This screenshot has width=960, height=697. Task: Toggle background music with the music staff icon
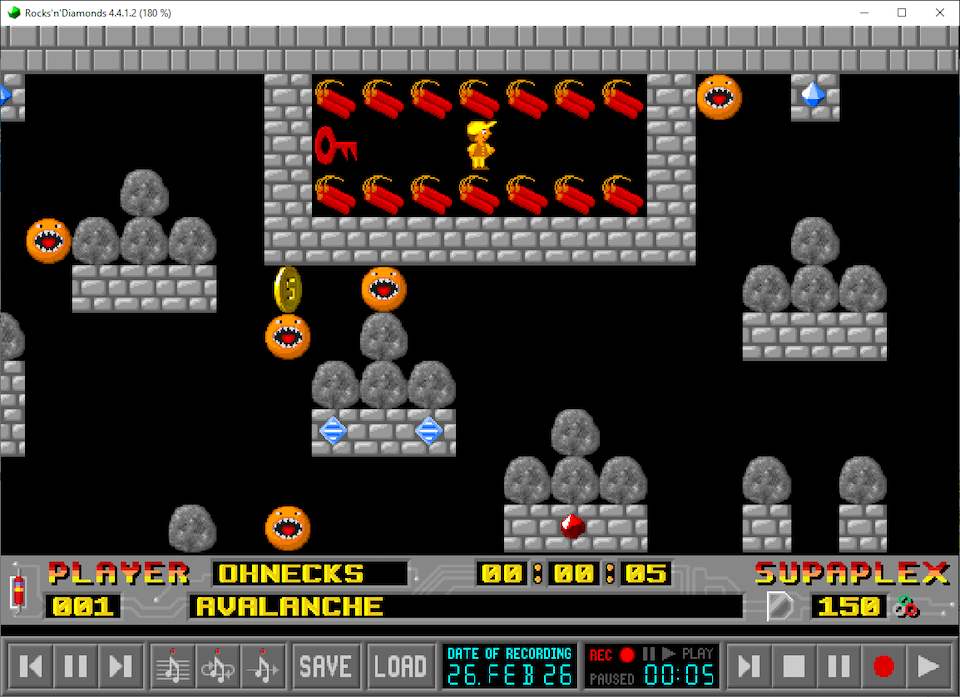click(173, 665)
